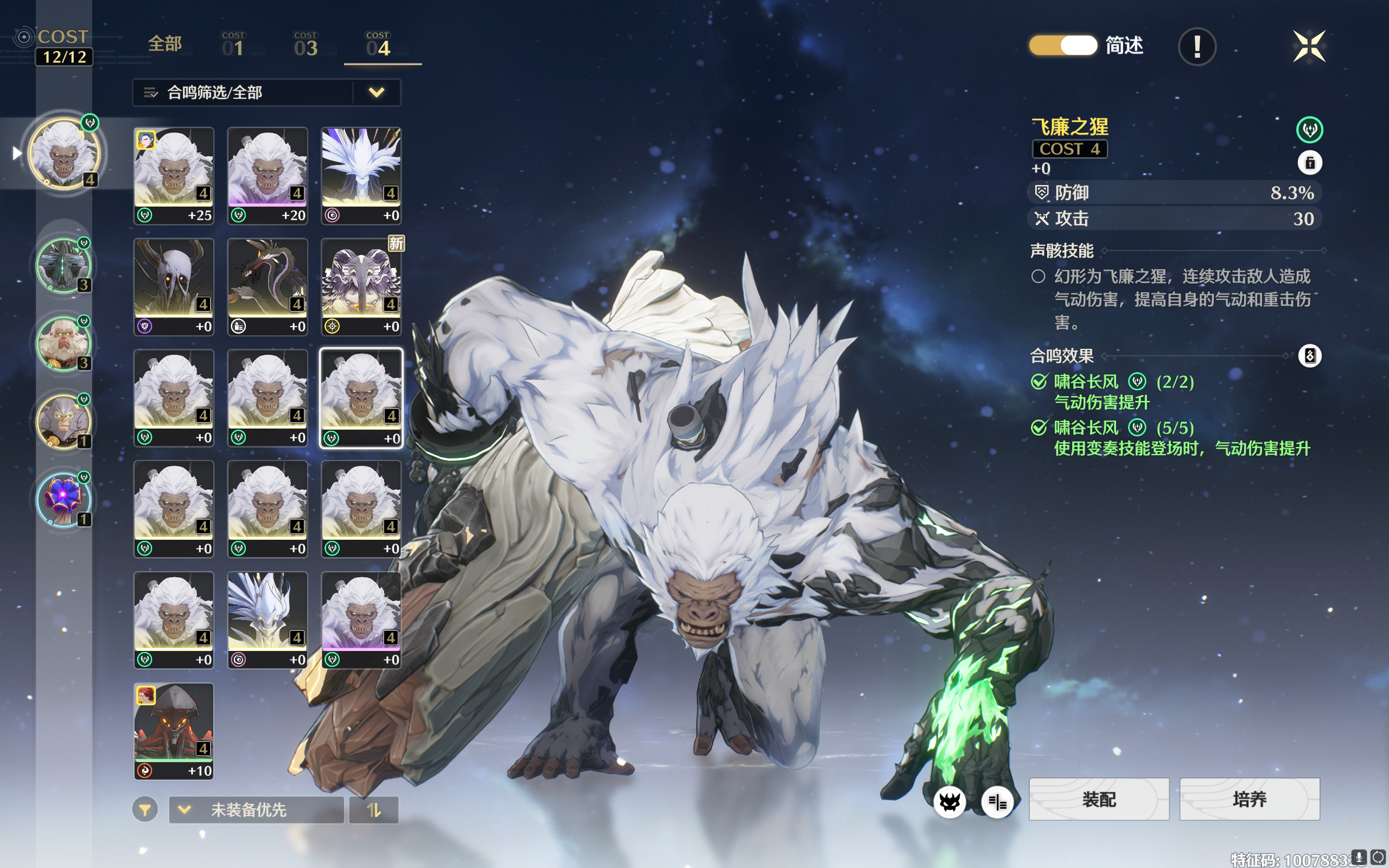Close the echo screen
The image size is (1389, 868).
[x=1309, y=46]
